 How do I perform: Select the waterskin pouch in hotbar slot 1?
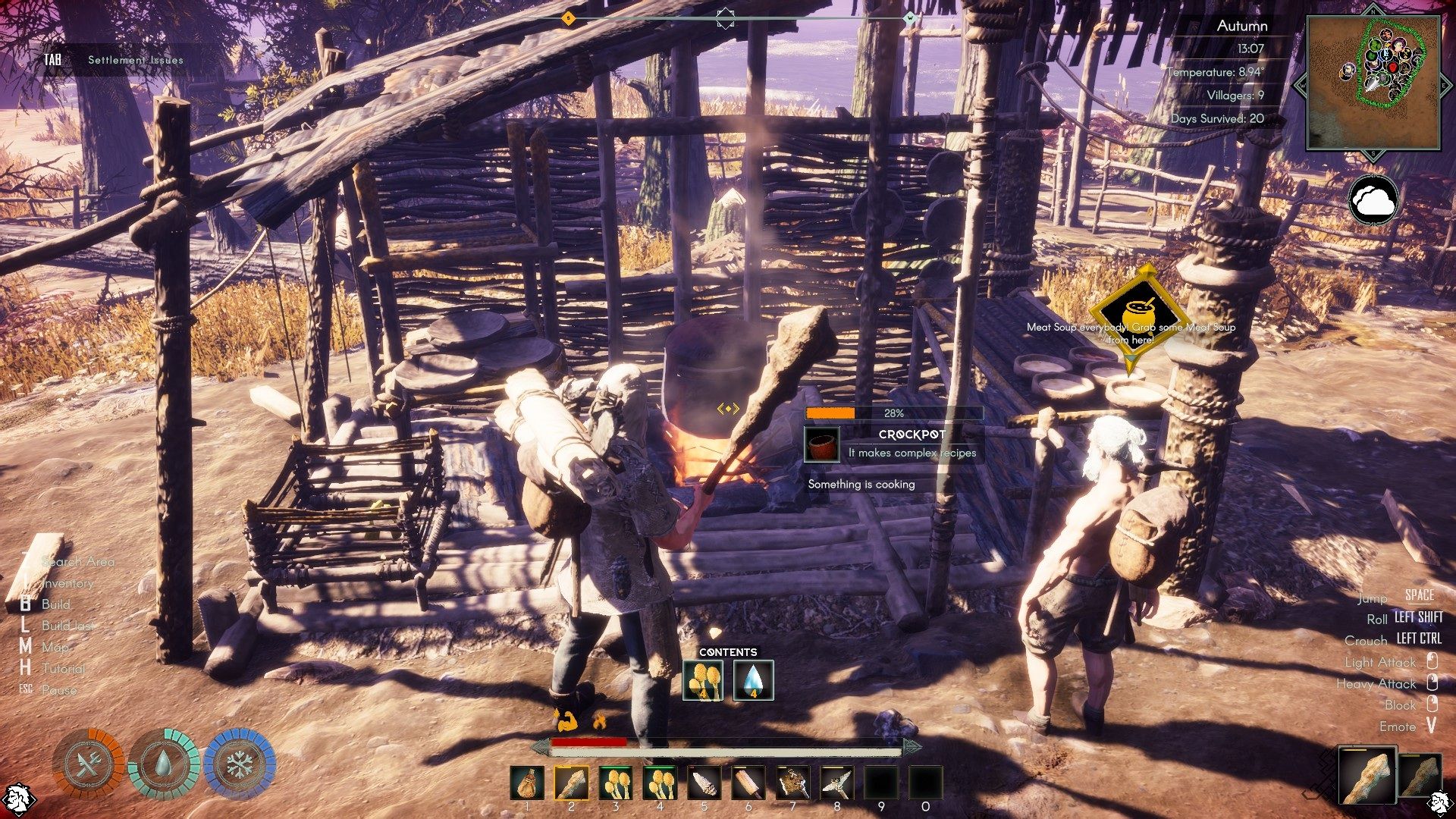coord(527,783)
